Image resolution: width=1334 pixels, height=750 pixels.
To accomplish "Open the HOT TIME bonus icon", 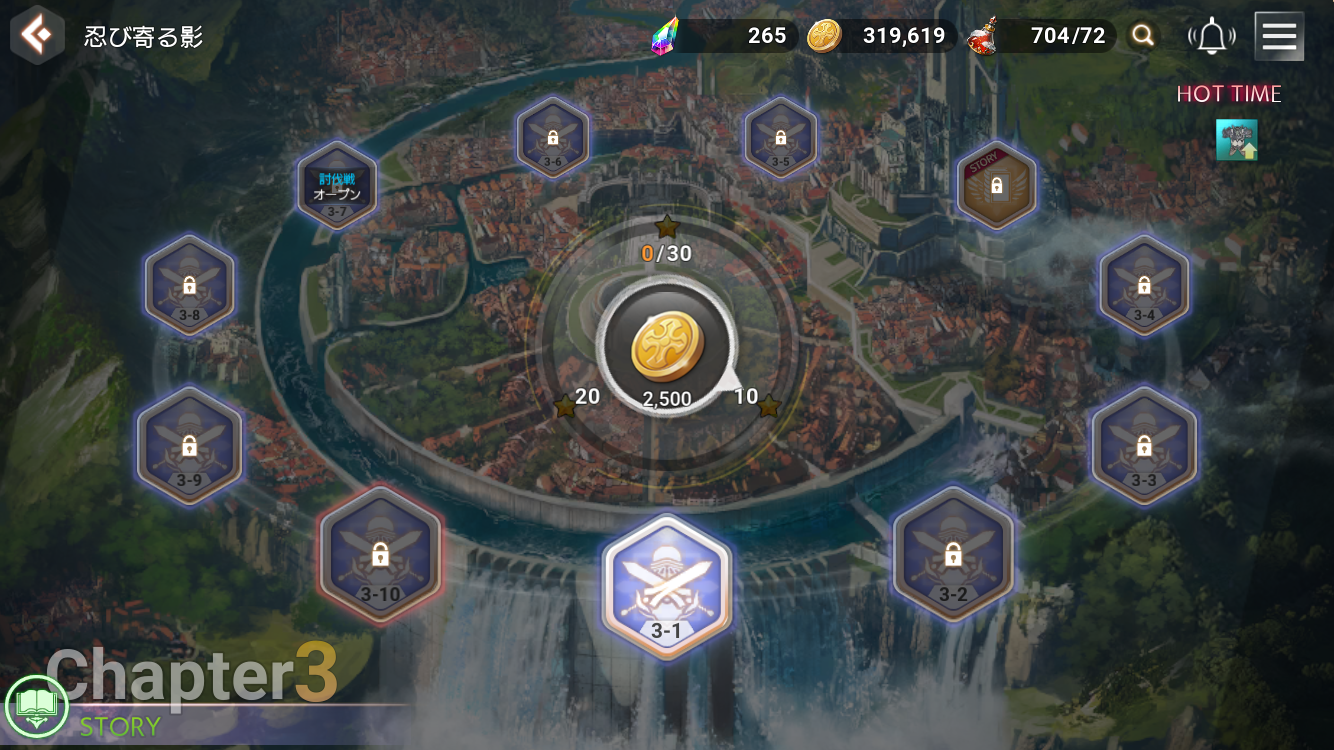I will 1236,140.
